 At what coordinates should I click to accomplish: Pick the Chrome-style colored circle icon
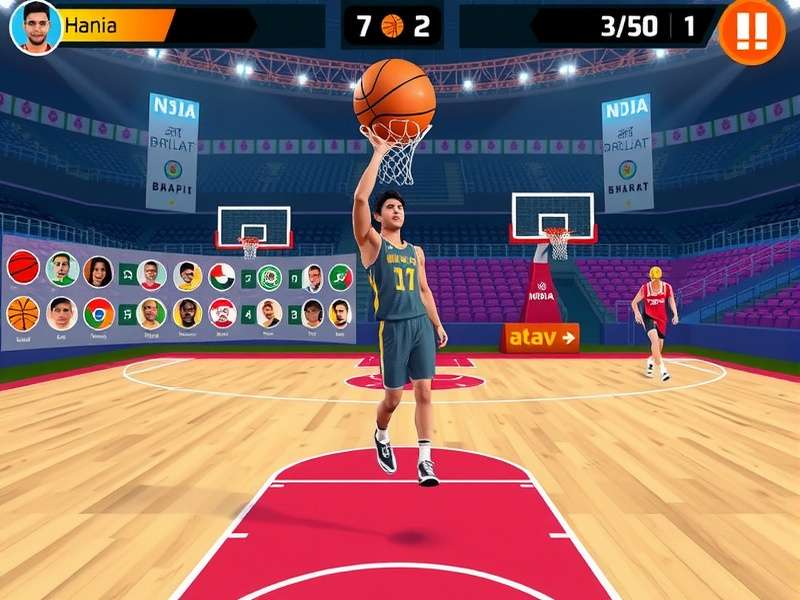pyautogui.click(x=98, y=313)
